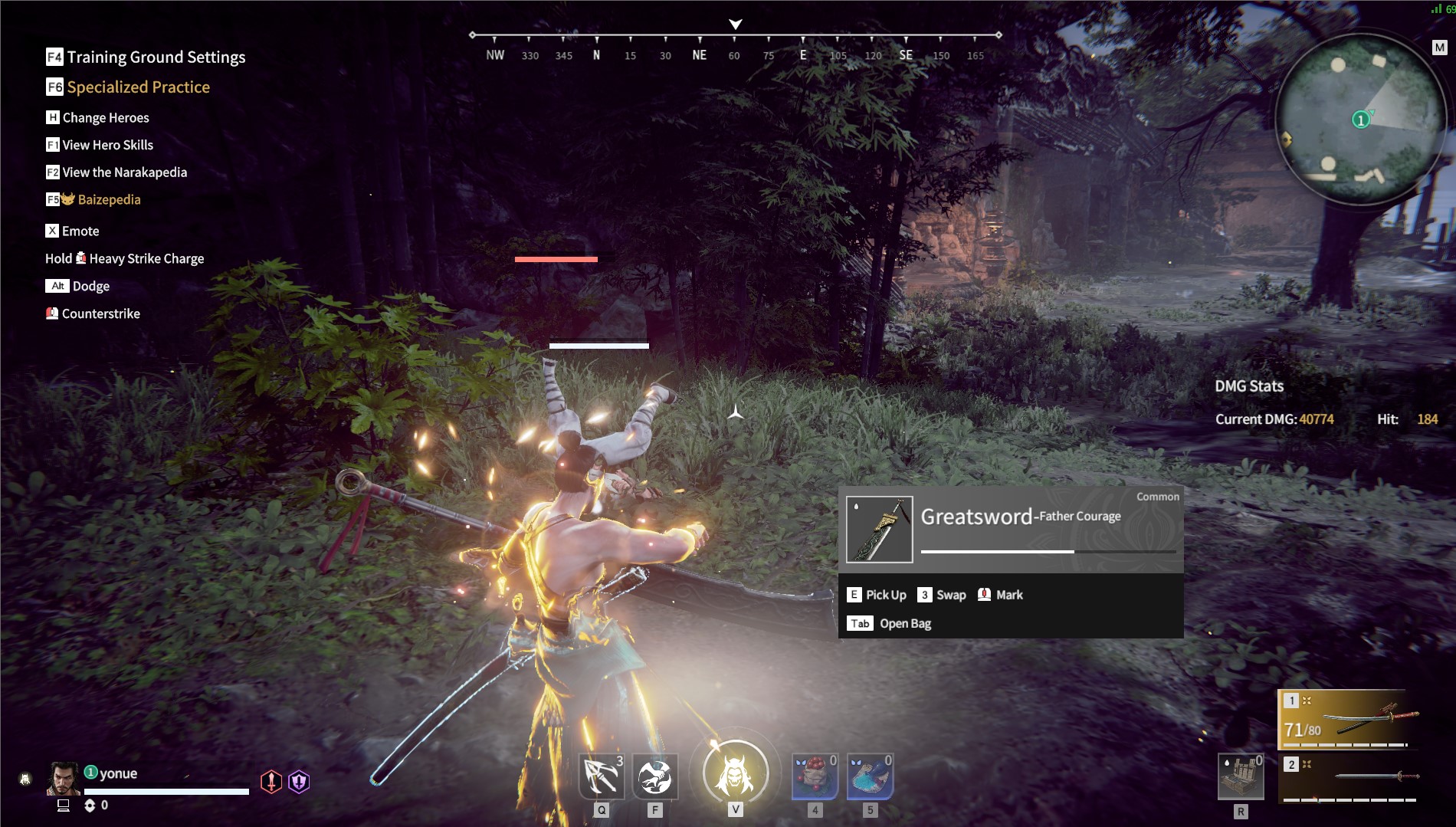The image size is (1456, 827).
Task: Select the blue powder consumable in slot 5
Action: tap(871, 776)
